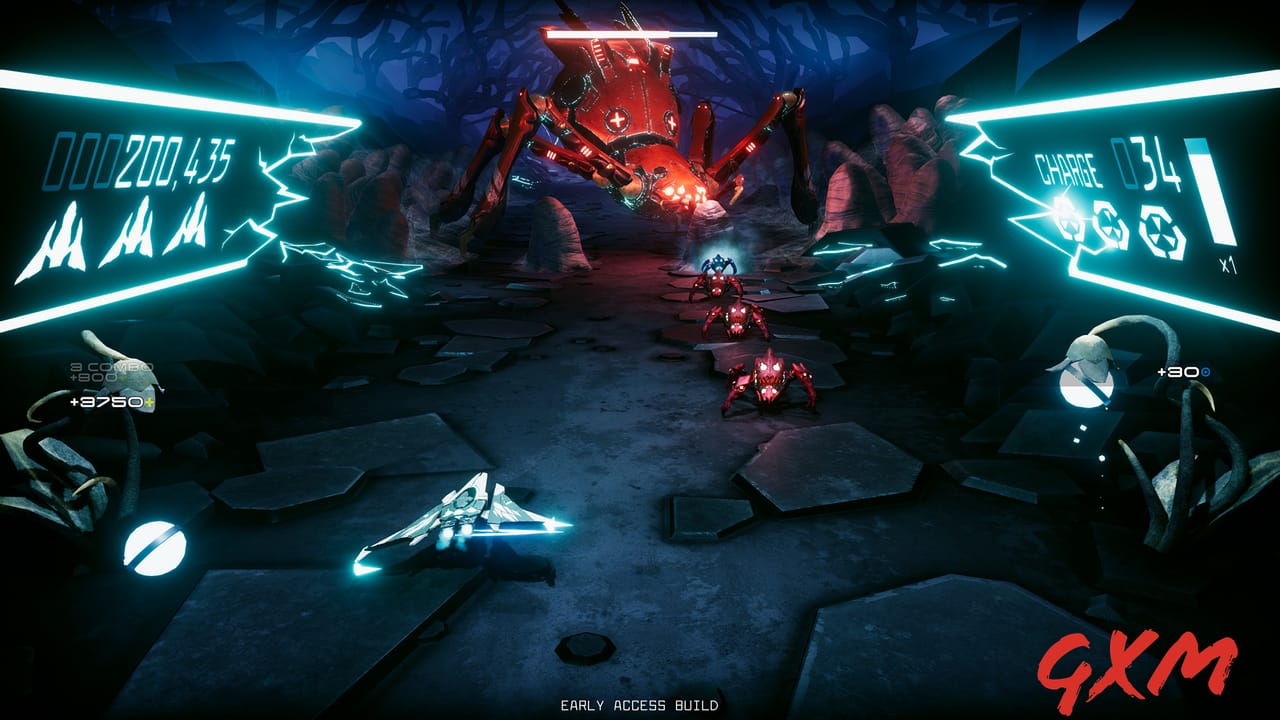Click the vertical charge progress bar
1280x720 pixels.
[x=1211, y=192]
